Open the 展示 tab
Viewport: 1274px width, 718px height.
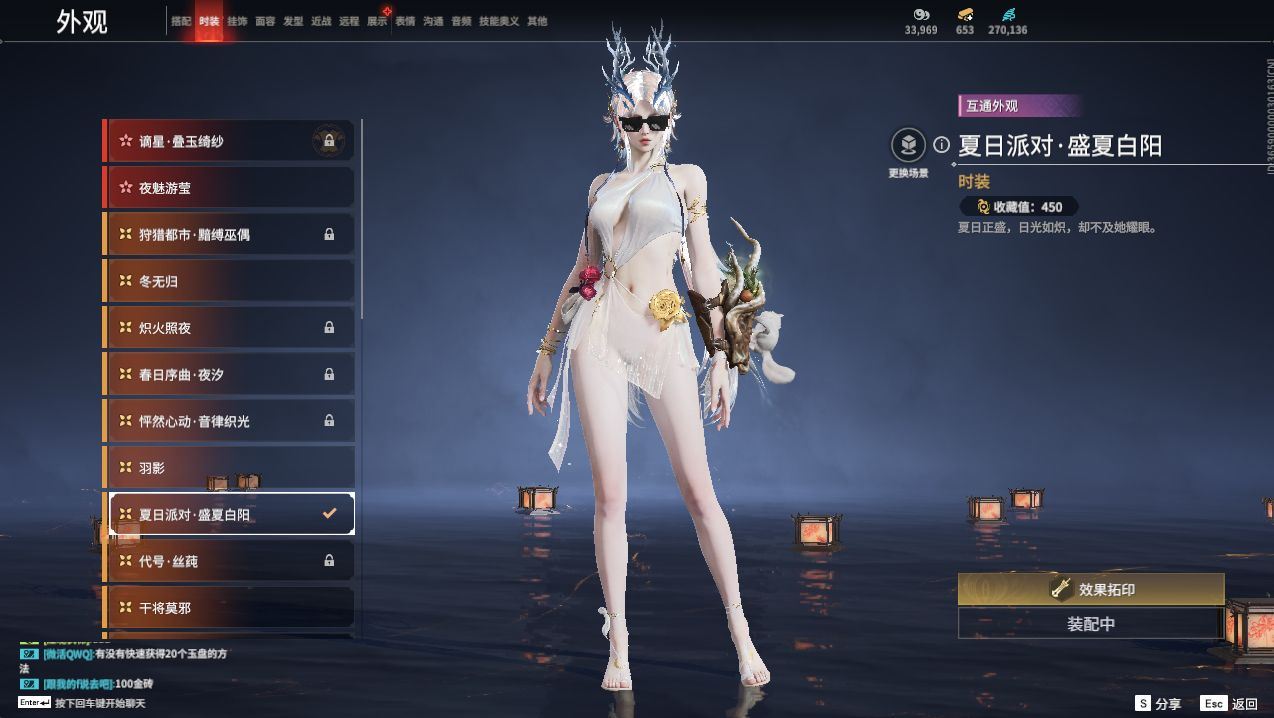pyautogui.click(x=377, y=21)
